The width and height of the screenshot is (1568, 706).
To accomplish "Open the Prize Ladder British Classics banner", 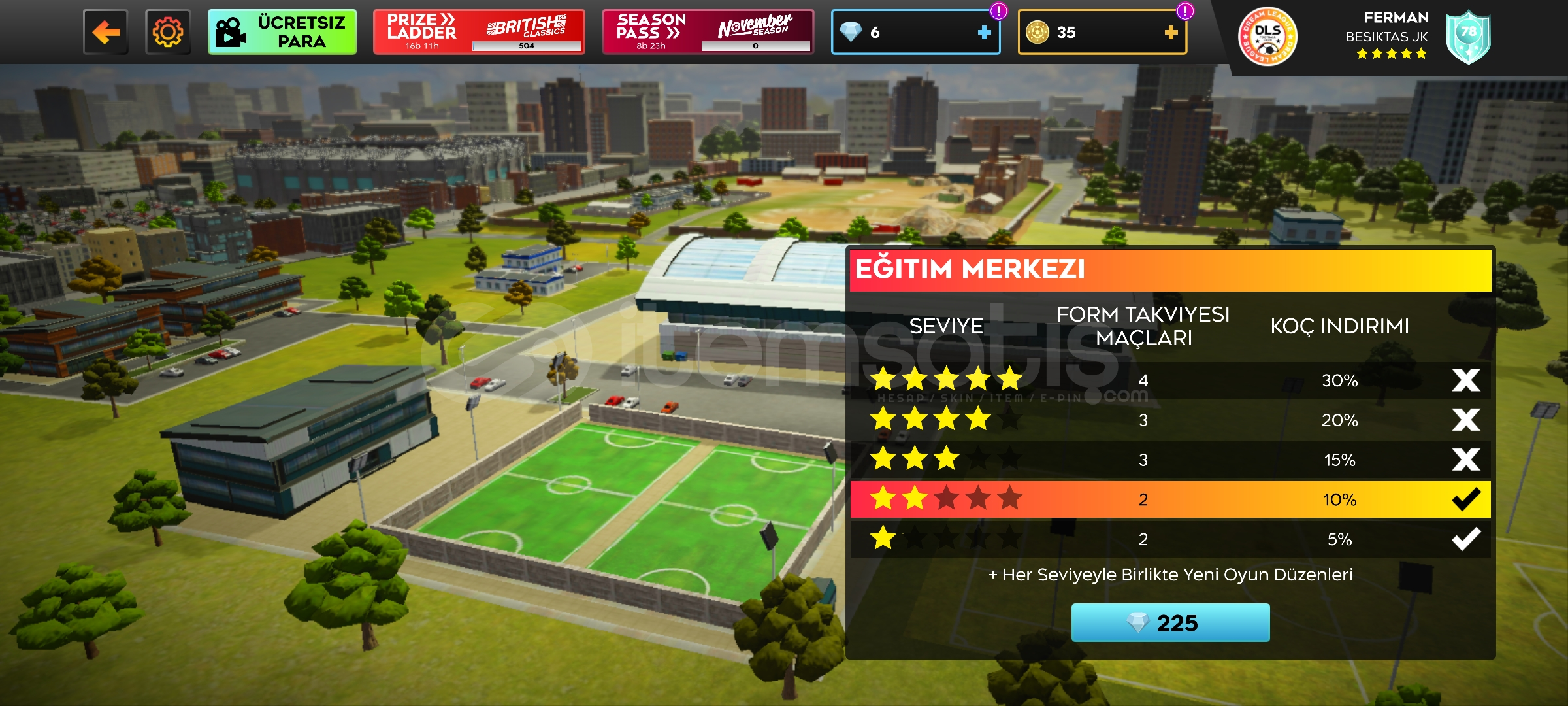I will [x=478, y=32].
